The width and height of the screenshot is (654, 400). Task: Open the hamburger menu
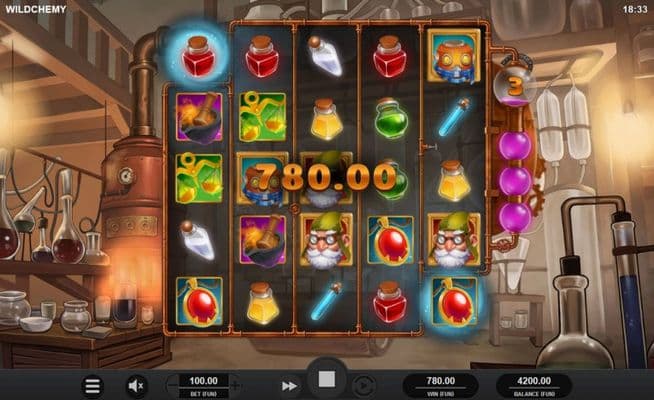pos(92,385)
